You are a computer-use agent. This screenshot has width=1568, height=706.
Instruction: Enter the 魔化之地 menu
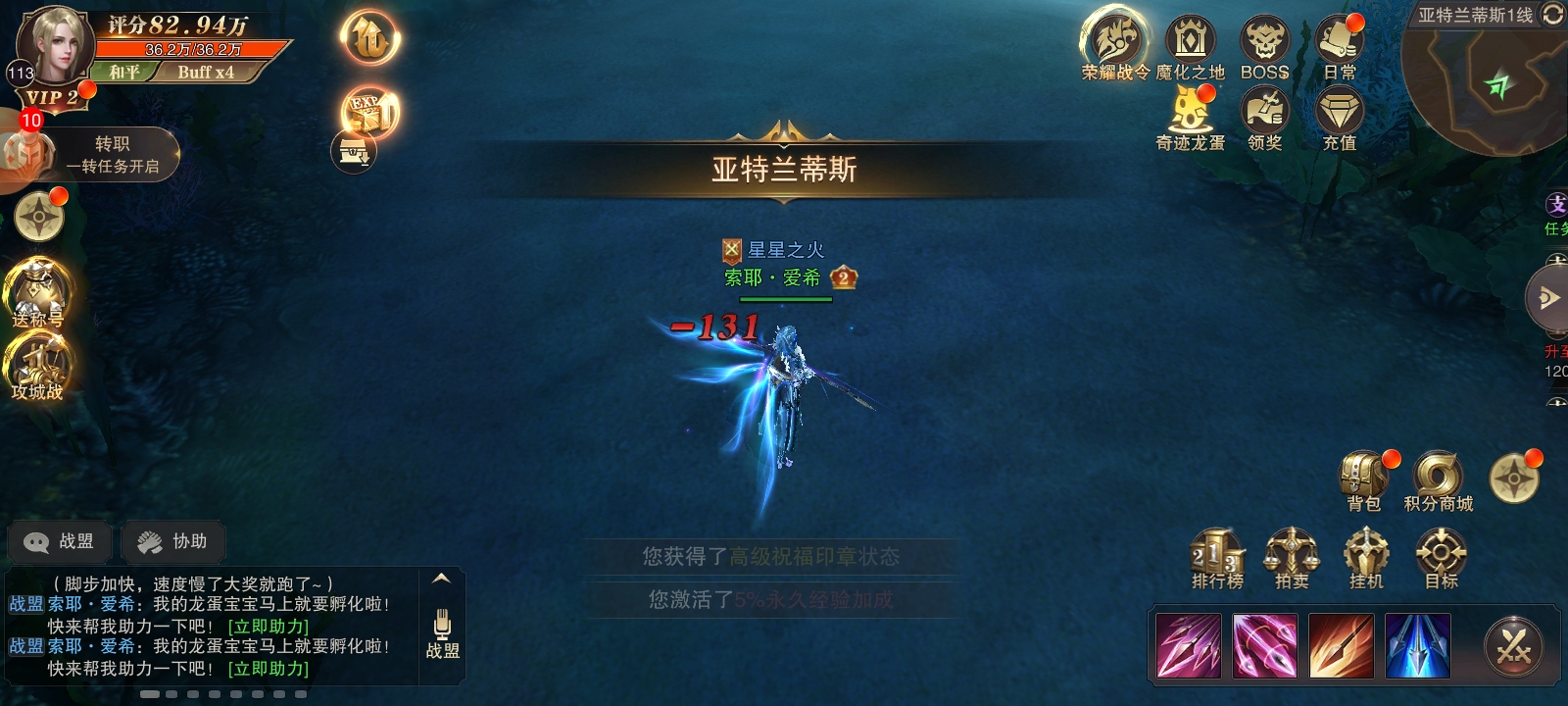1190,45
